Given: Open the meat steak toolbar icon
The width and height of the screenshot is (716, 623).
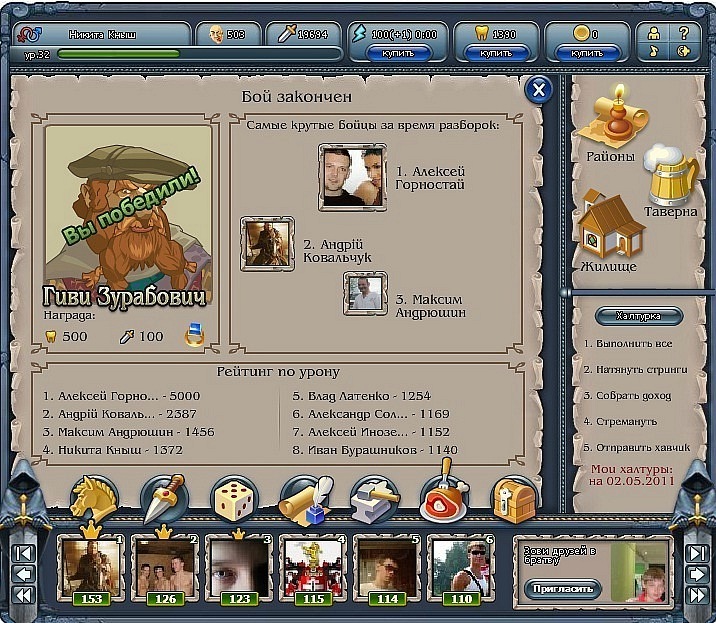Looking at the screenshot, I should pyautogui.click(x=444, y=496).
